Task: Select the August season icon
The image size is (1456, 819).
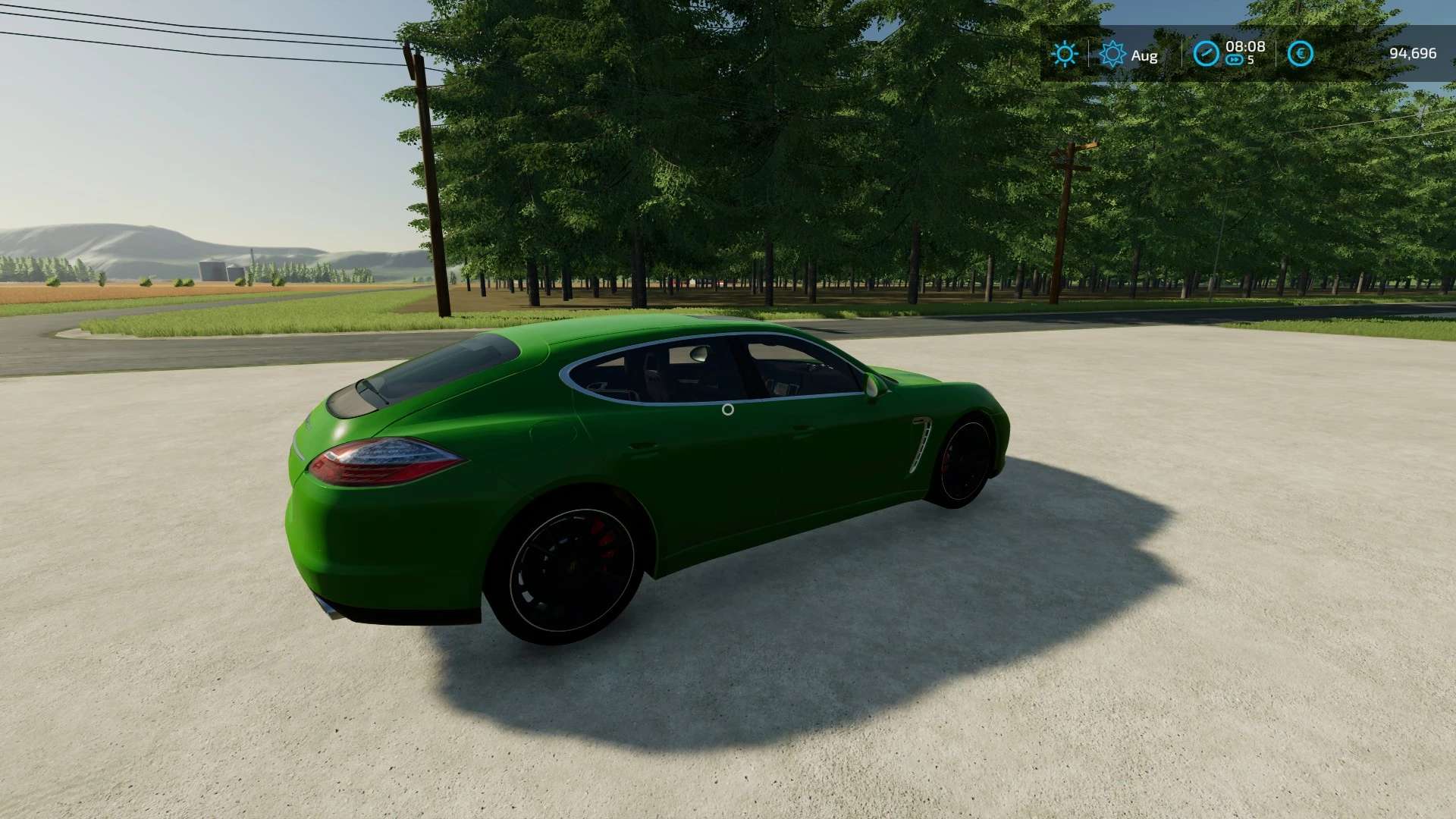Action: coord(1112,54)
